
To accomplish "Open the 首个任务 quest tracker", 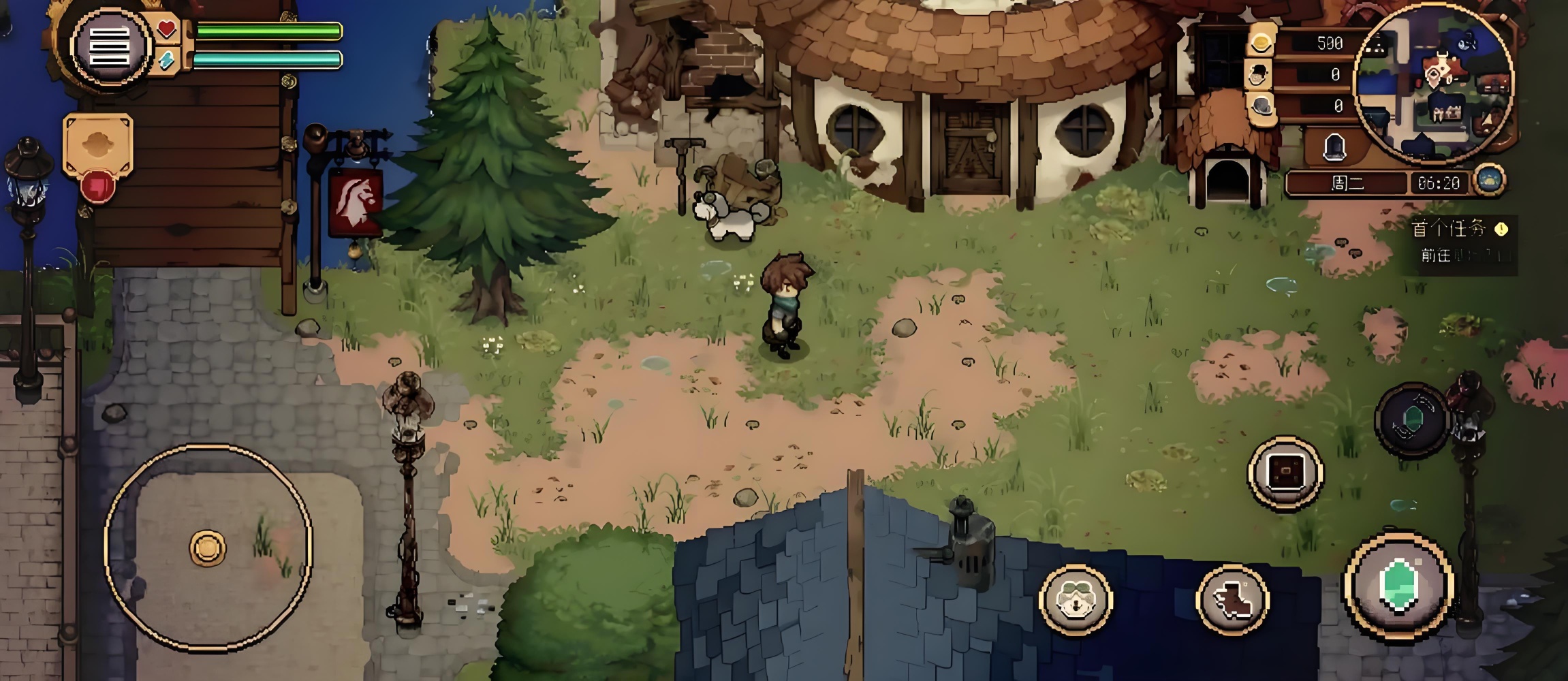I will 1459,241.
